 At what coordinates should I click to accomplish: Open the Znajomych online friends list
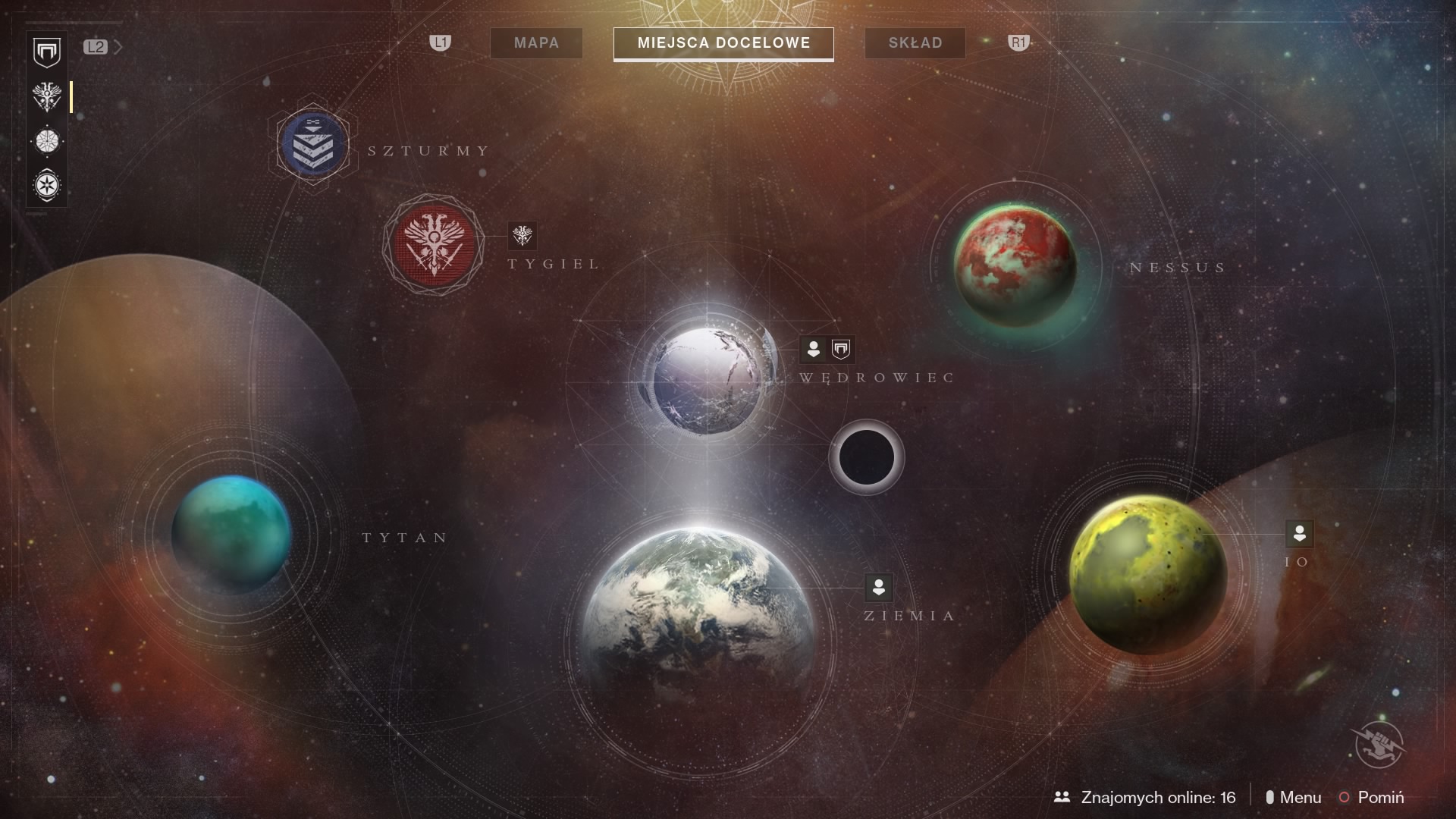[x=1144, y=797]
